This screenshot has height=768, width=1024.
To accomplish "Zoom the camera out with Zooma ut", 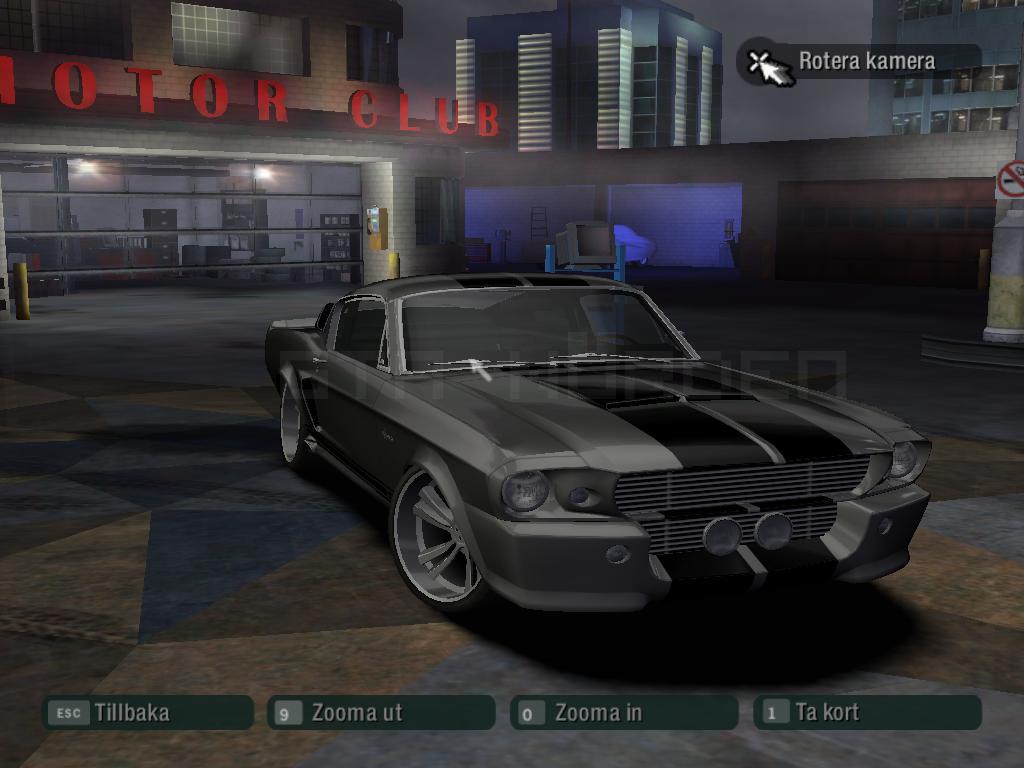I will (x=380, y=713).
